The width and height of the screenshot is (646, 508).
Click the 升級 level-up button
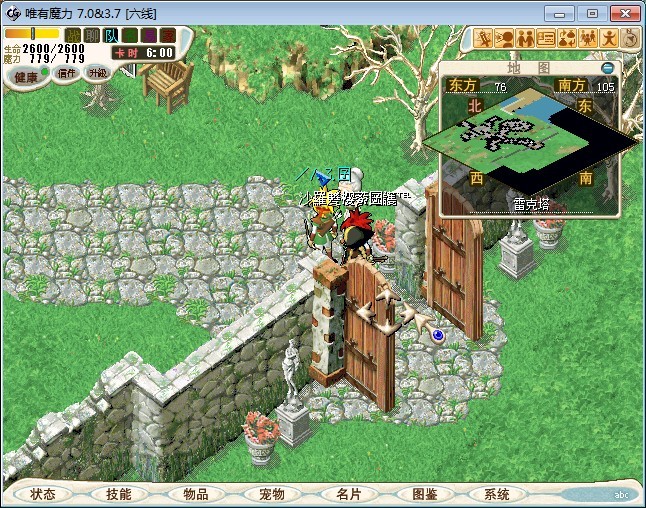click(97, 73)
